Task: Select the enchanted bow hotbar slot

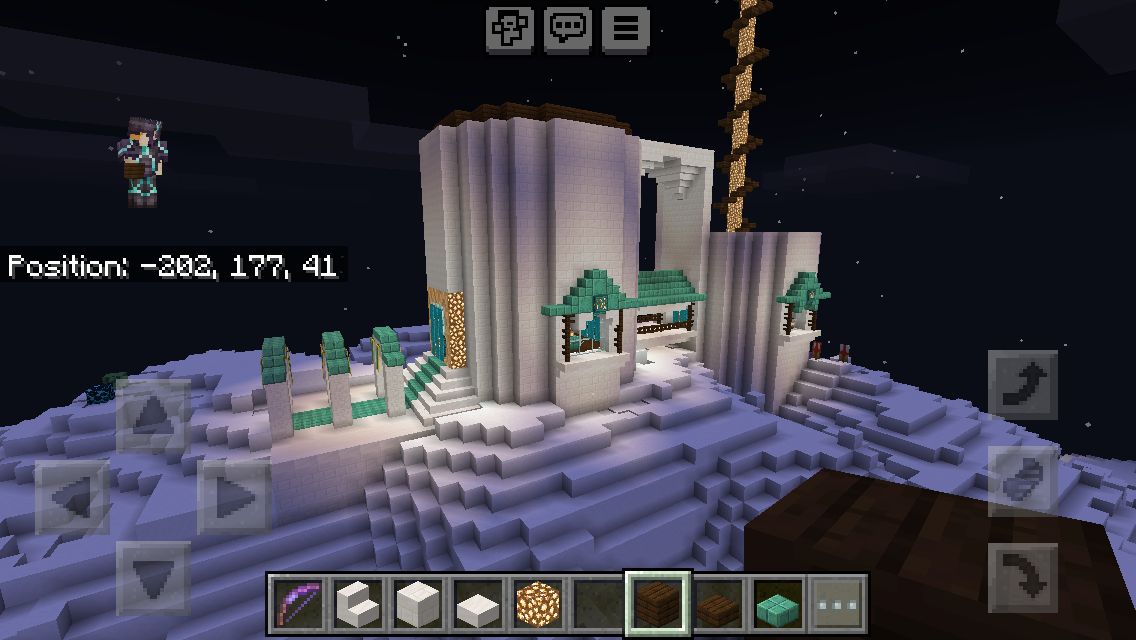Action: point(297,603)
